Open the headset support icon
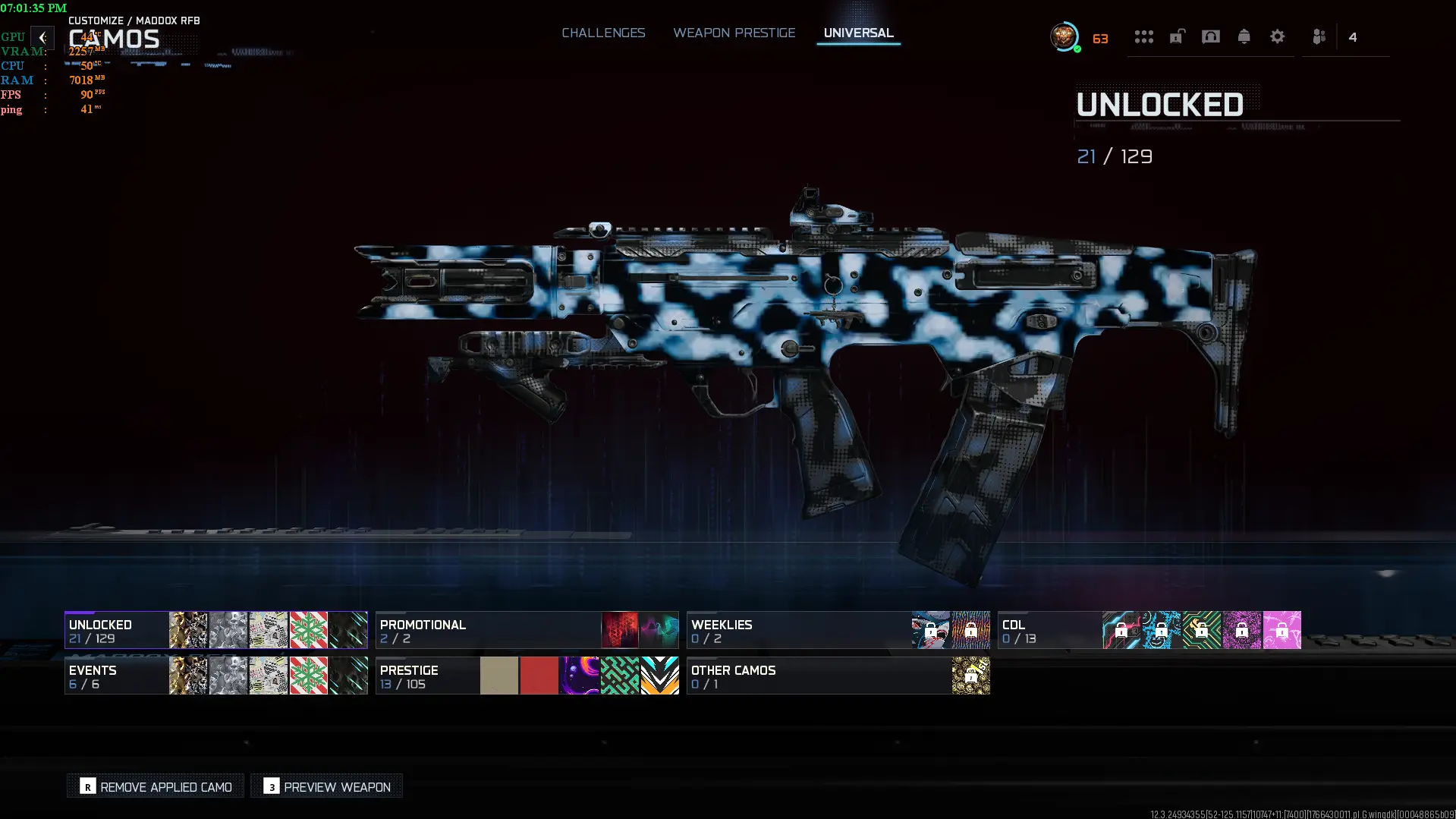The height and width of the screenshot is (819, 1456). (1210, 36)
